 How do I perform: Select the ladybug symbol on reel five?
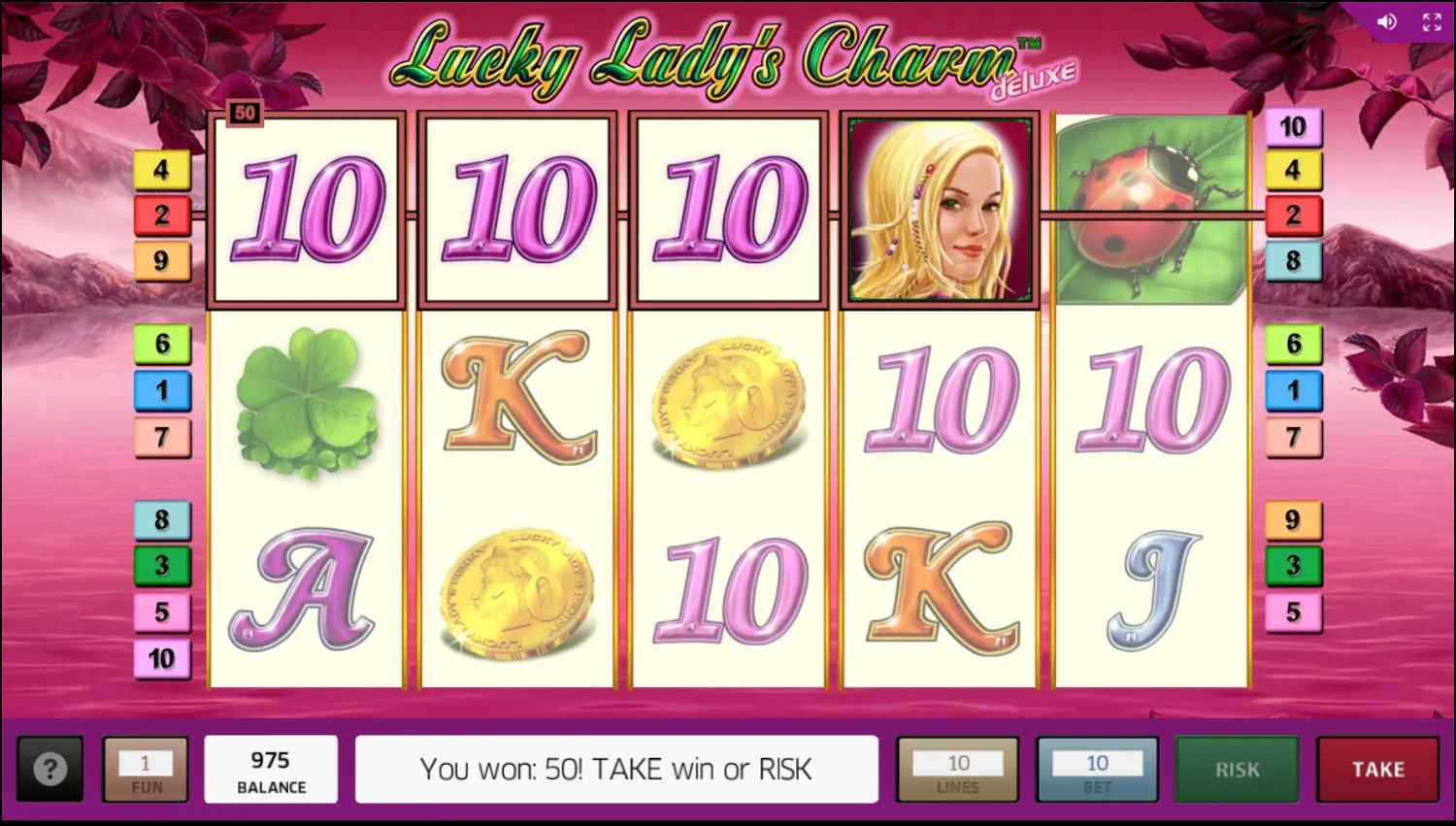click(x=1150, y=207)
